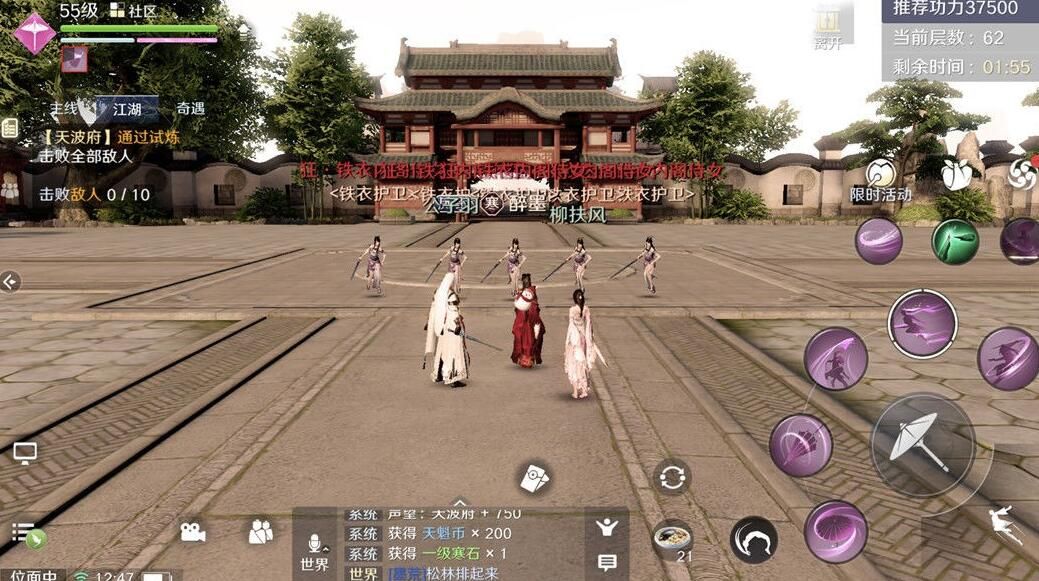This screenshot has height=581, width=1039.
Task: Tap the circular swap arrows button
Action: click(672, 476)
